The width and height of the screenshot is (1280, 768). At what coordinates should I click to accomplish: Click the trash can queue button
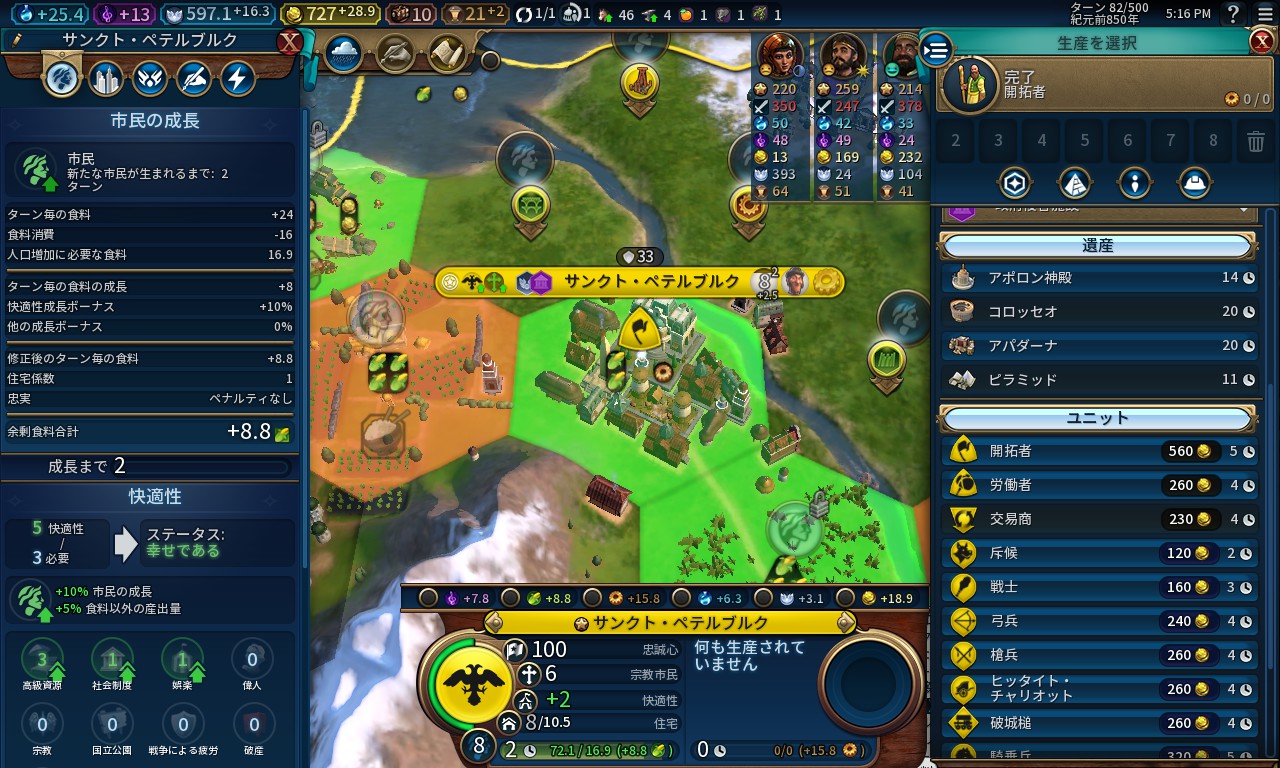(x=1256, y=141)
